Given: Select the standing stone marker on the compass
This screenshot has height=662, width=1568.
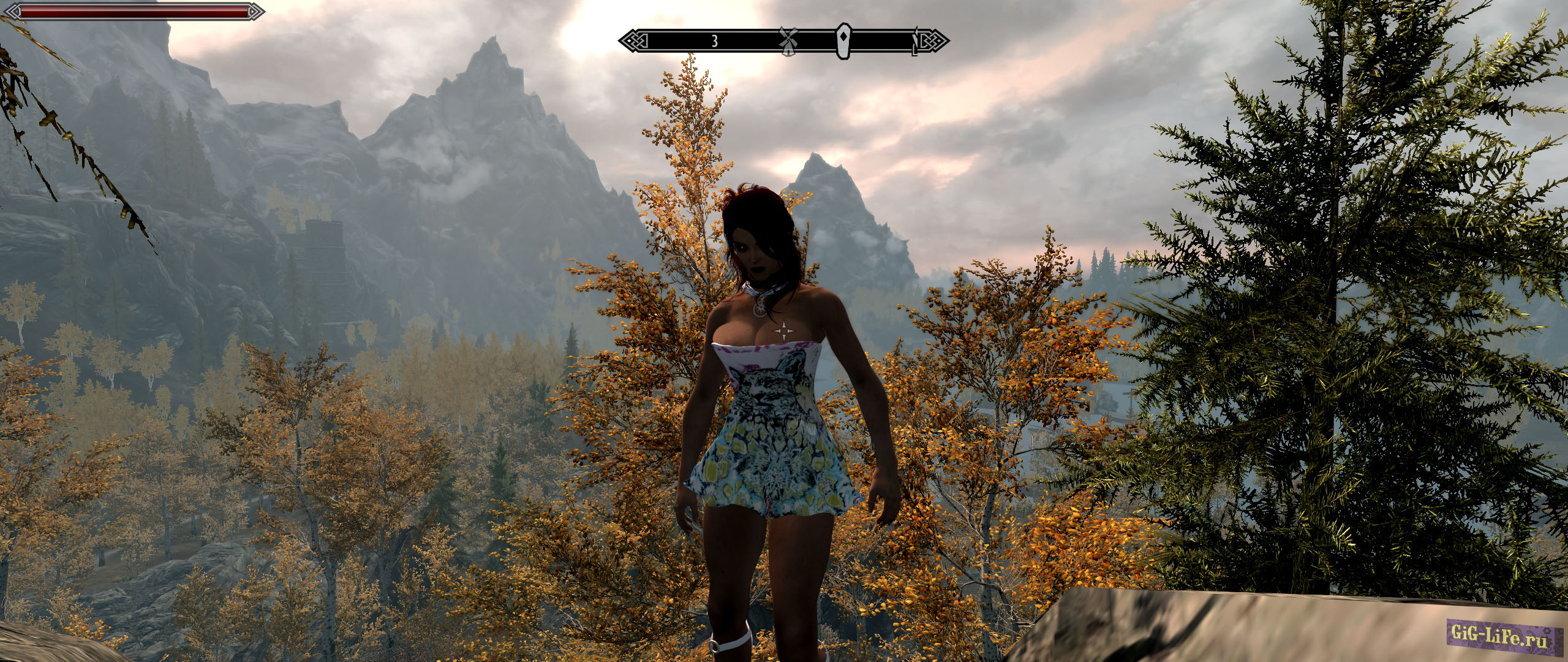Looking at the screenshot, I should [x=845, y=41].
